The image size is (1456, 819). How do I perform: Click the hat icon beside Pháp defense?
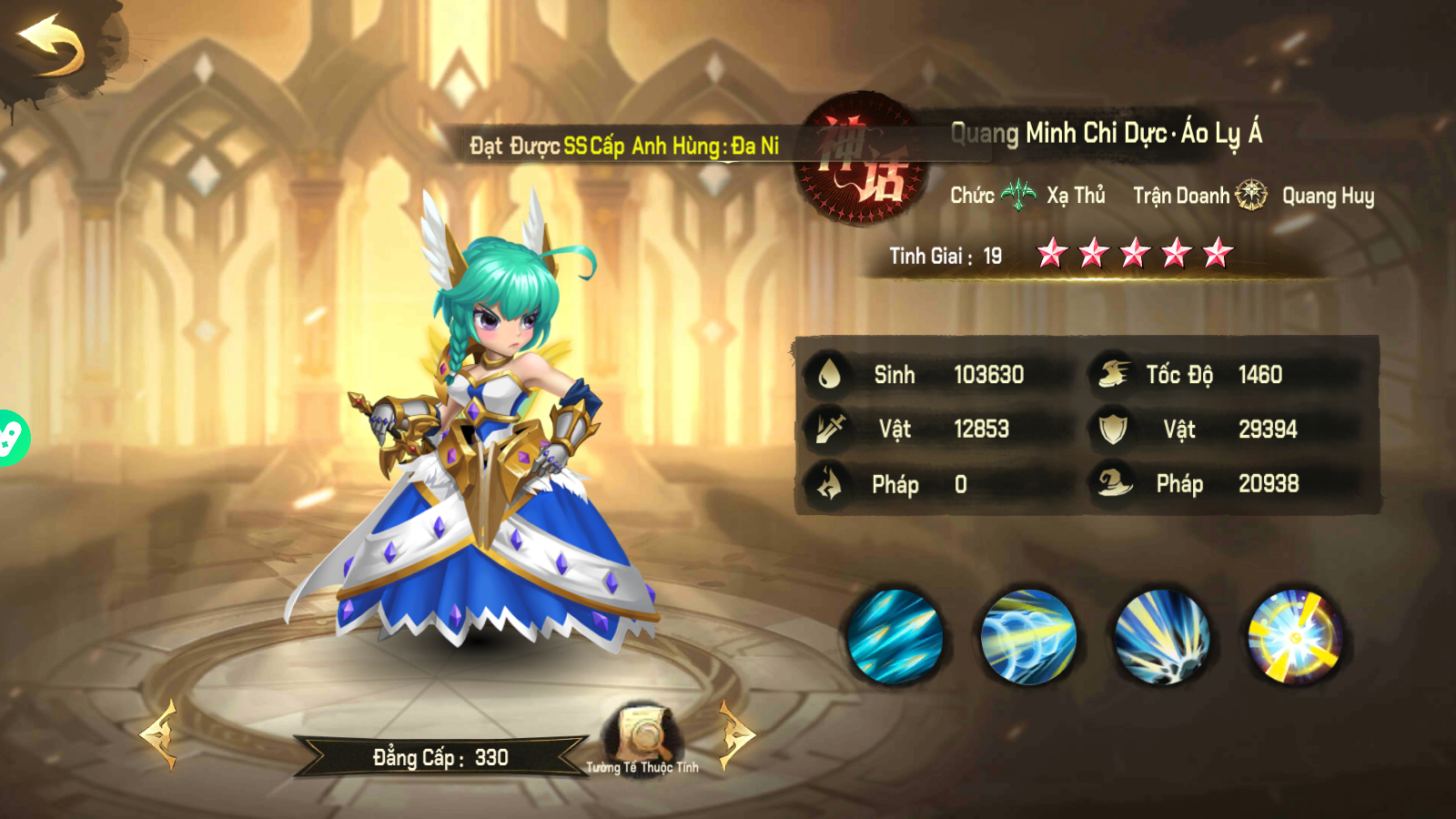coord(1117,483)
